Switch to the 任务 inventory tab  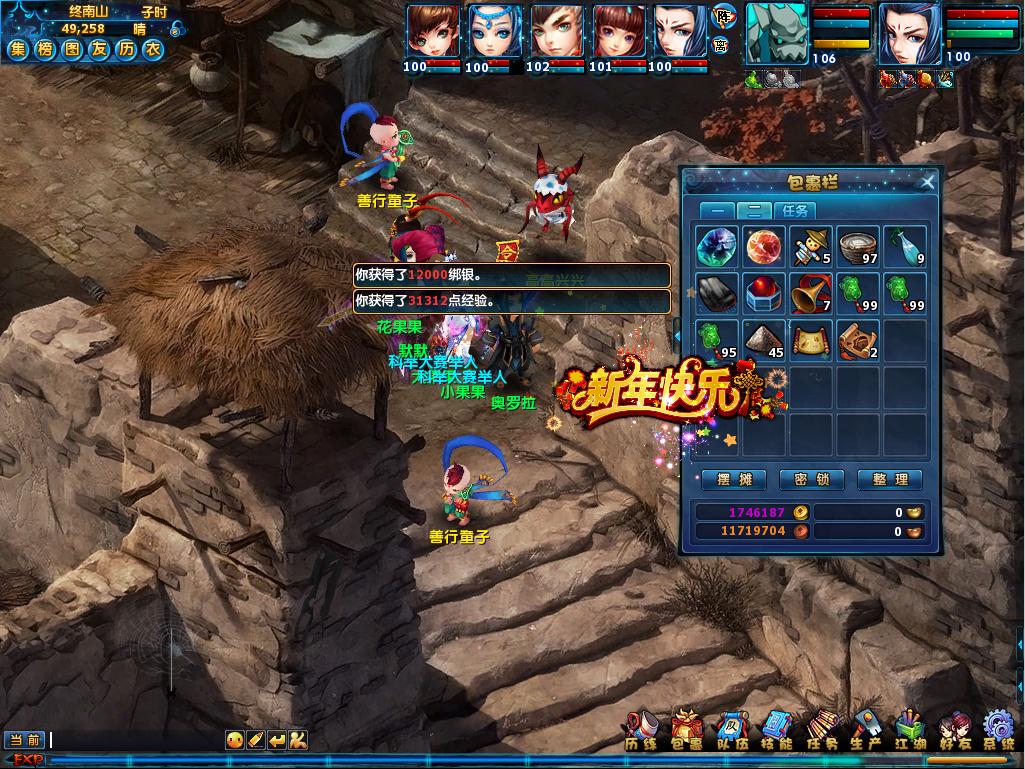click(796, 211)
